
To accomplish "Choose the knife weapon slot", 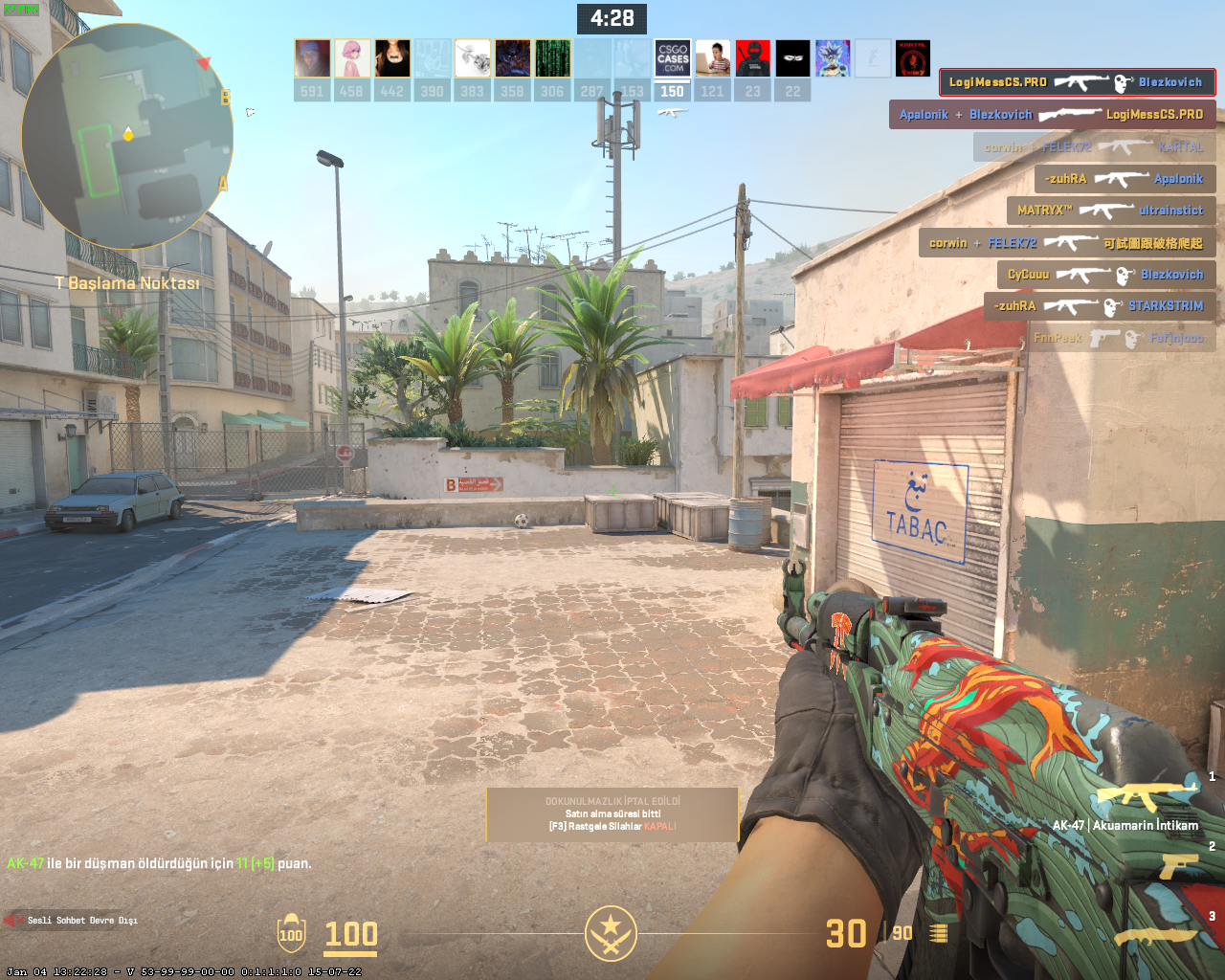I will (x=1156, y=935).
